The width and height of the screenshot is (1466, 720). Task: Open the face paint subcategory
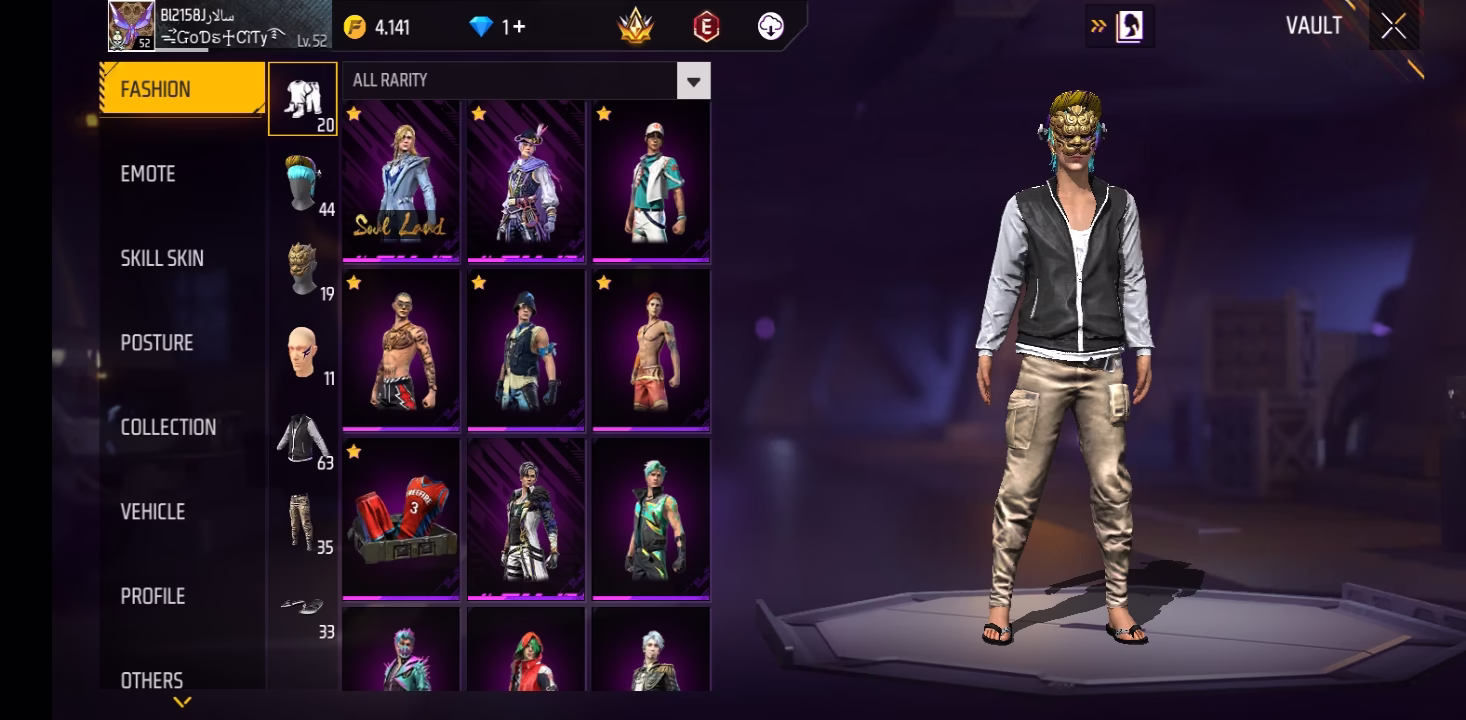pyautogui.click(x=302, y=353)
